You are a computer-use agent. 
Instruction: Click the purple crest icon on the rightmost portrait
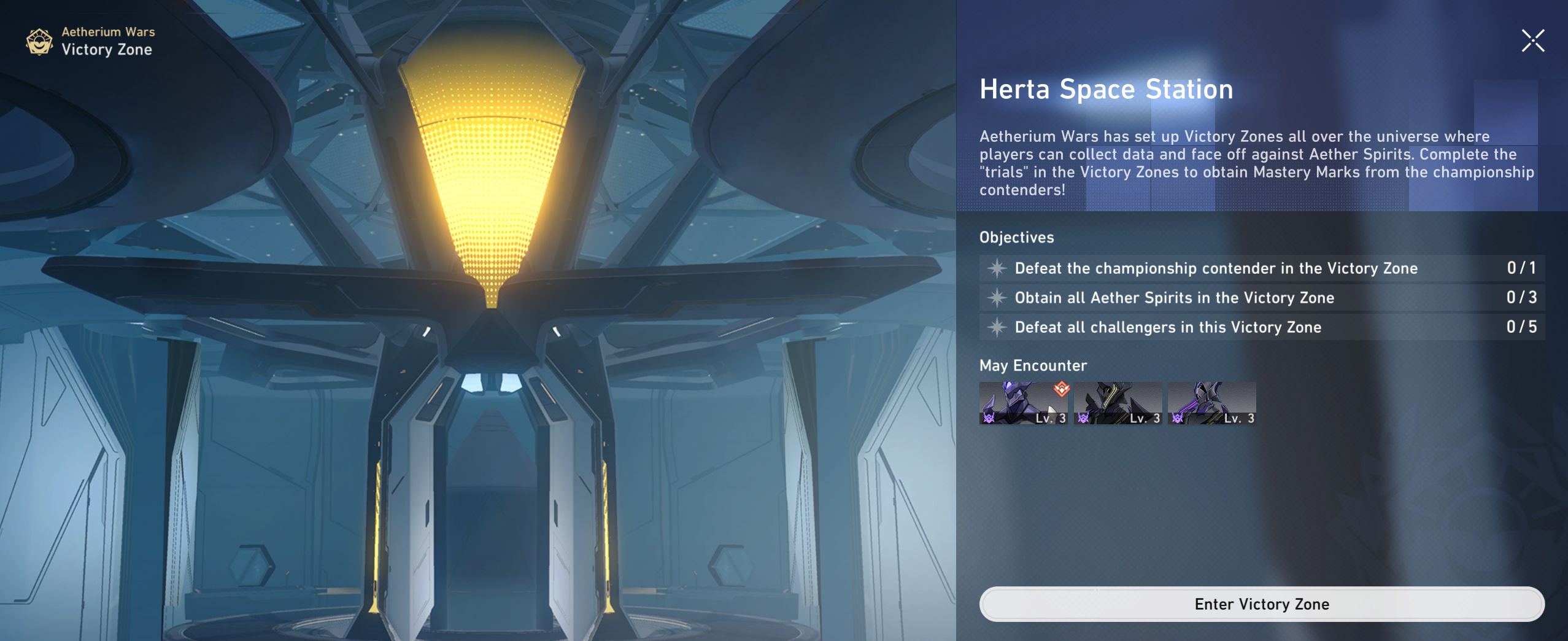(x=1177, y=420)
